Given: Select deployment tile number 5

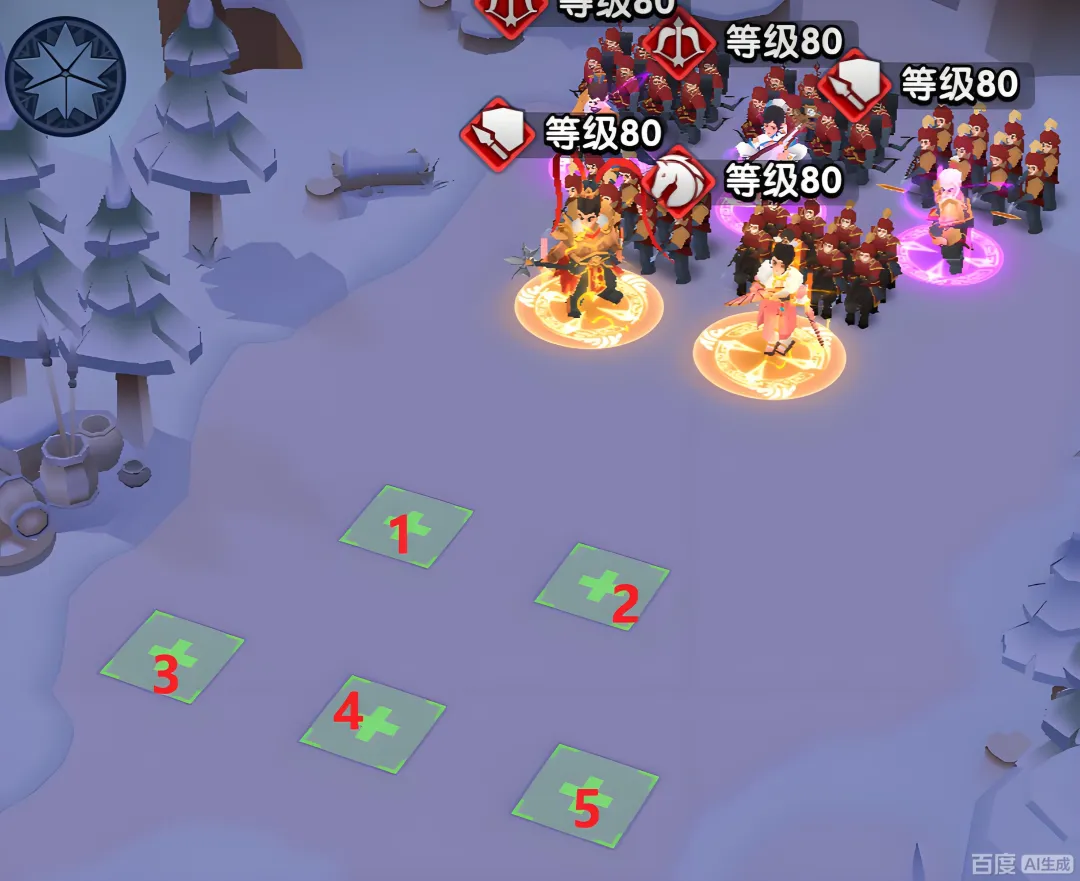Looking at the screenshot, I should point(586,795).
